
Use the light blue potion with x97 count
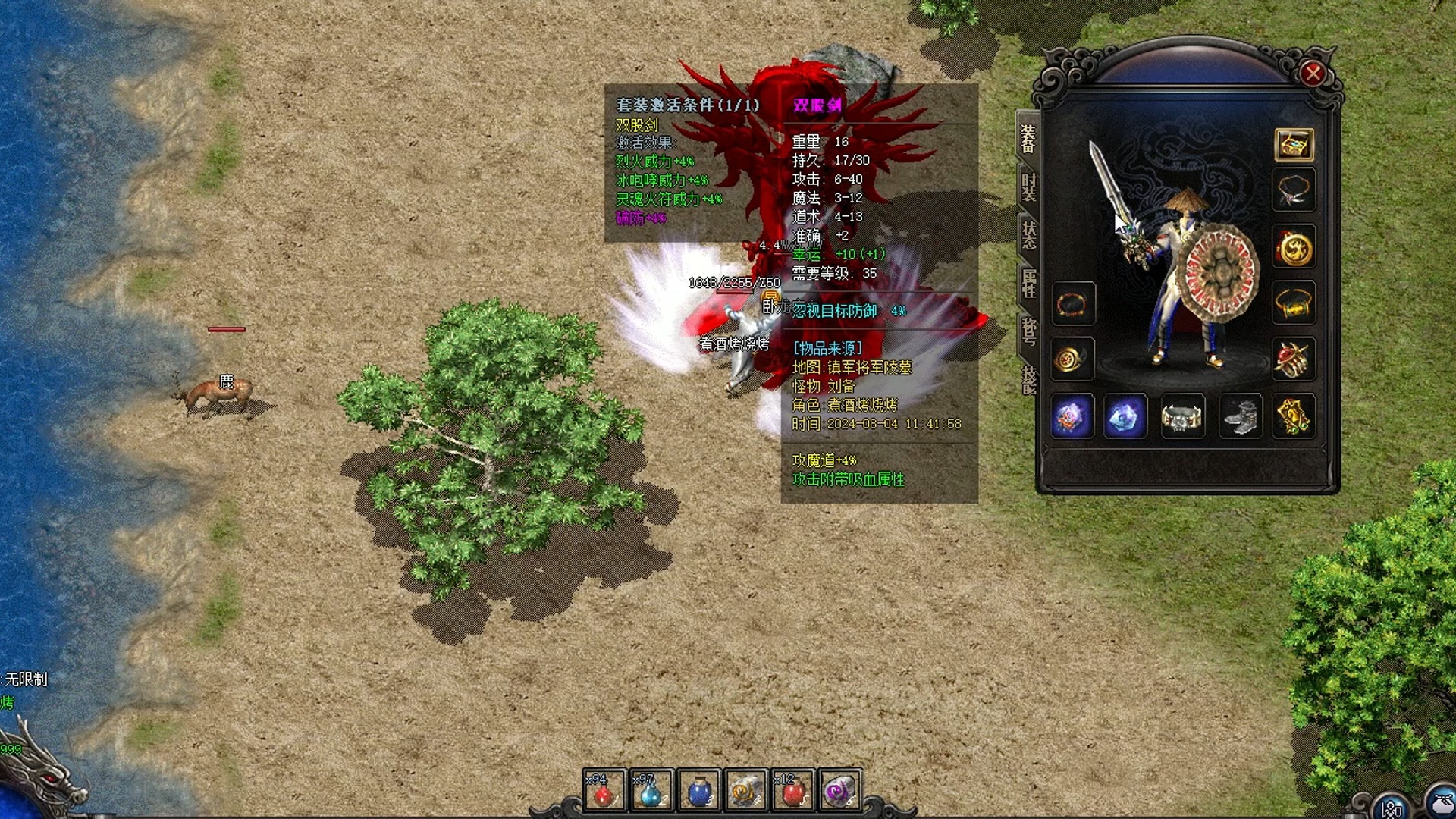coord(651,792)
